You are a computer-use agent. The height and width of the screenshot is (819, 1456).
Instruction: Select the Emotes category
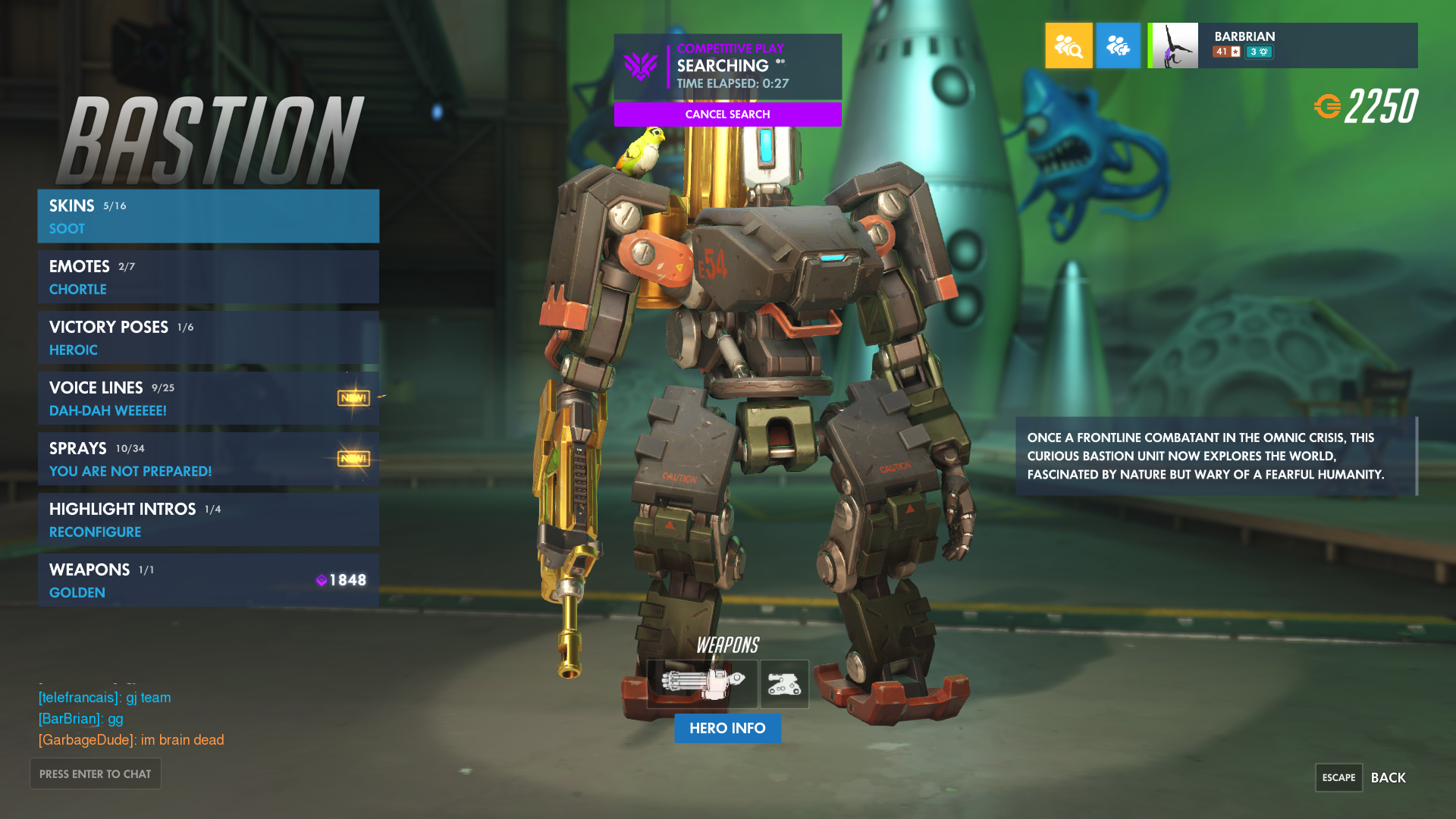coord(208,277)
